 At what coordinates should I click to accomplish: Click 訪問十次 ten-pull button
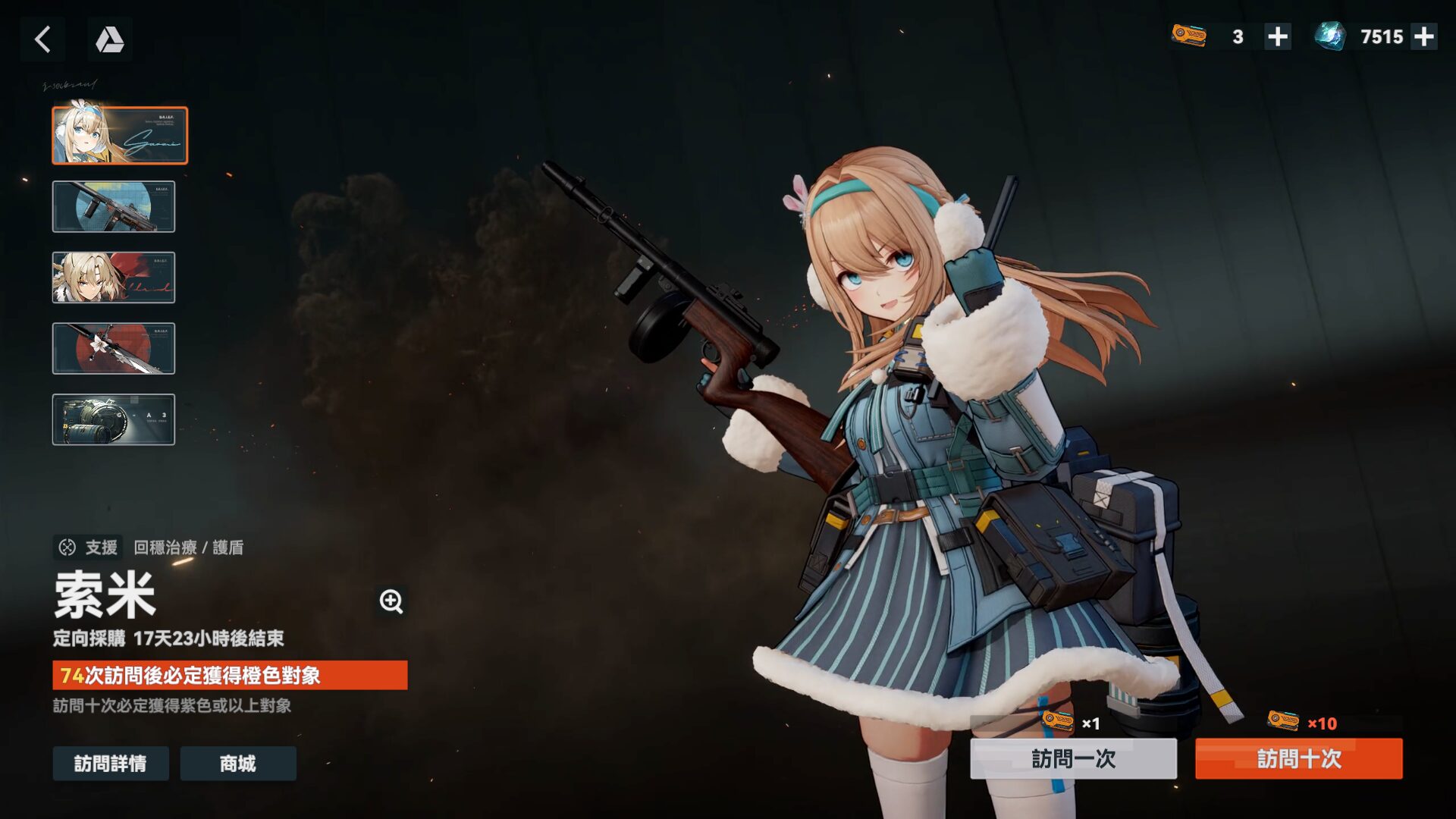1298,758
